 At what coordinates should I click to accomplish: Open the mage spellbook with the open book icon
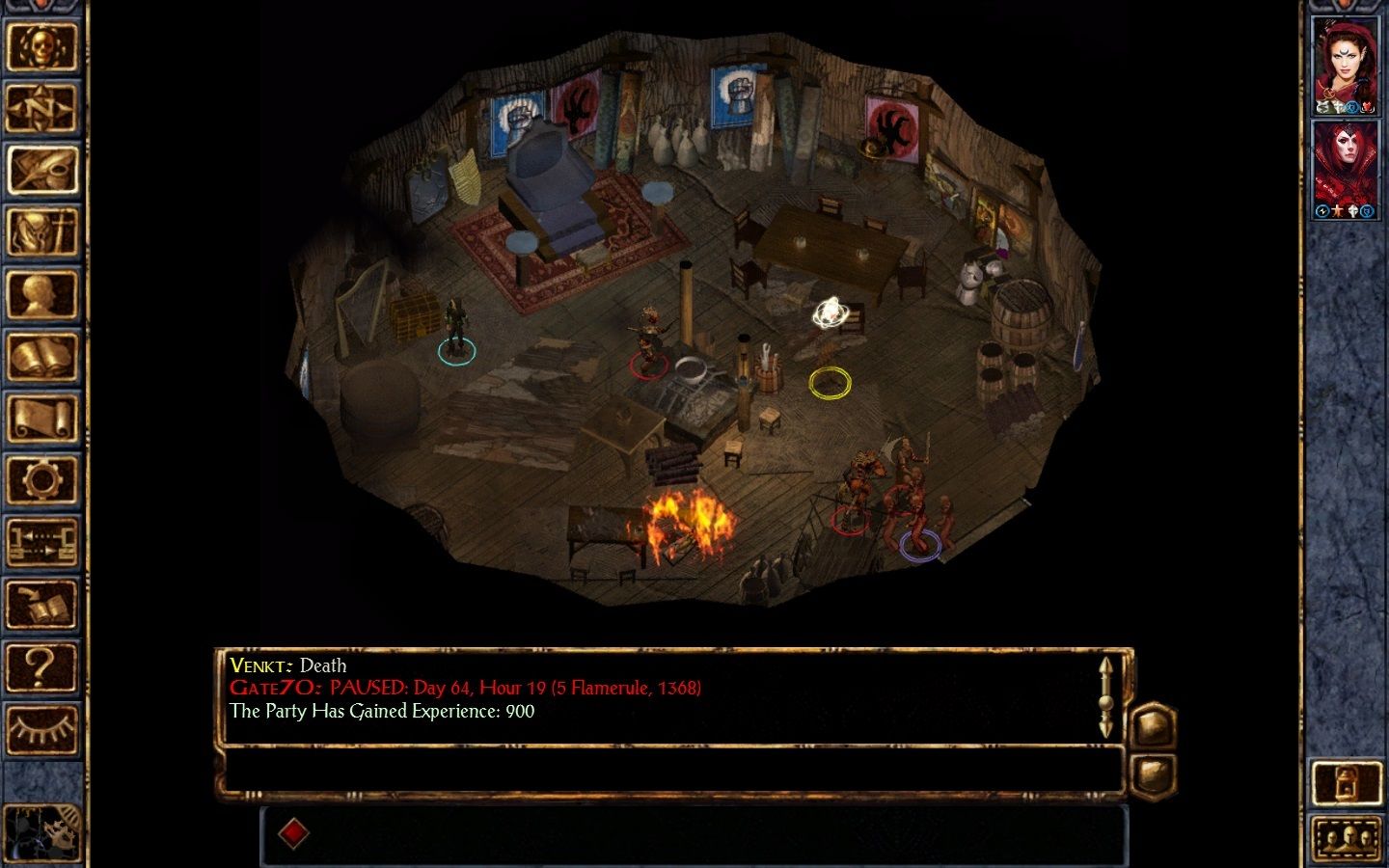pos(41,356)
